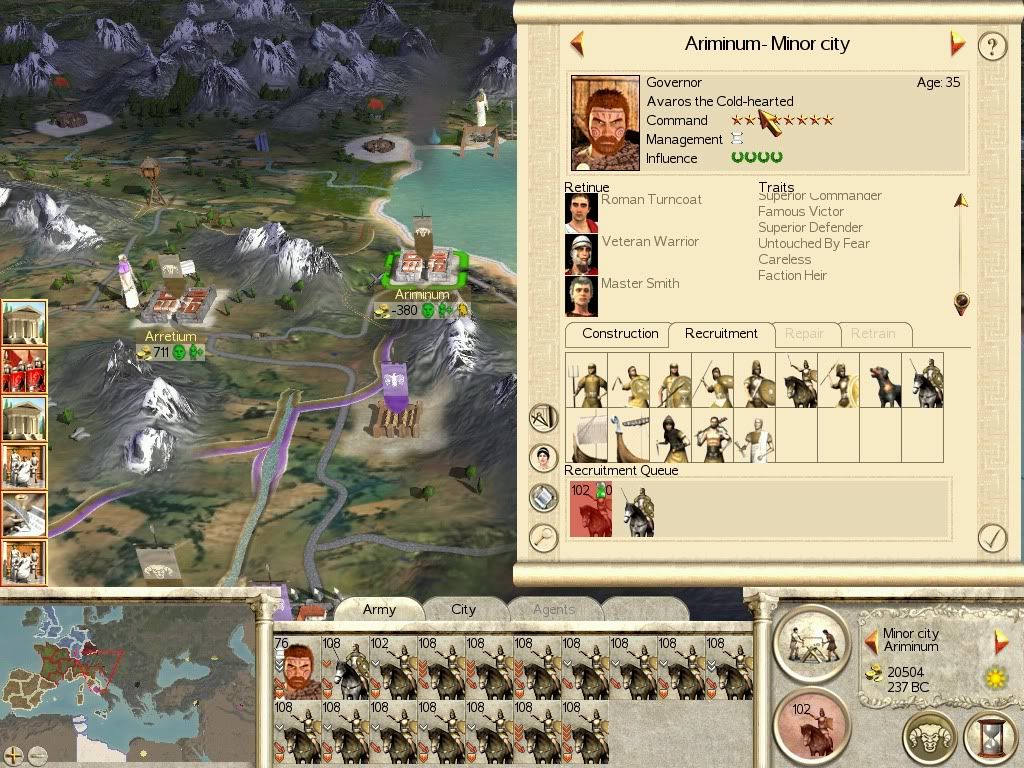The image size is (1024, 768).
Task: End the turn with the hourglass button
Action: pyautogui.click(x=989, y=738)
